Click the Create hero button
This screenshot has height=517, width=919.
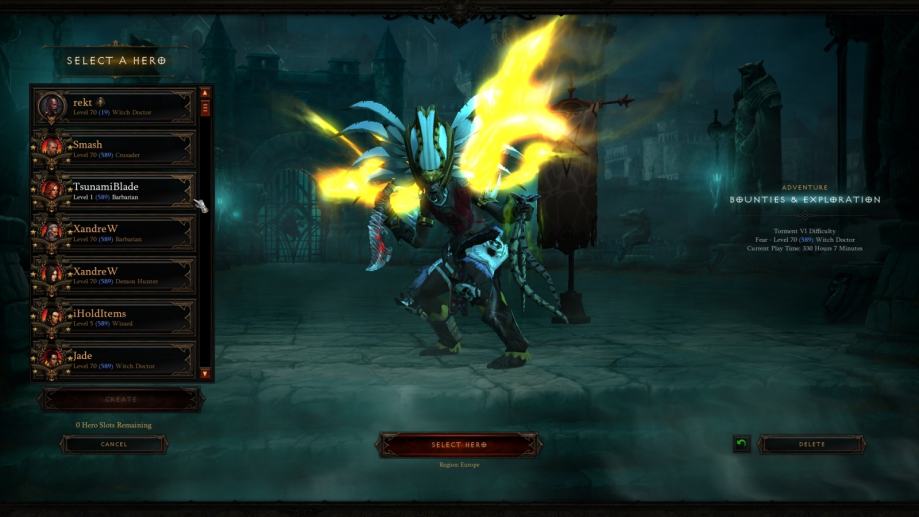pyautogui.click(x=120, y=399)
